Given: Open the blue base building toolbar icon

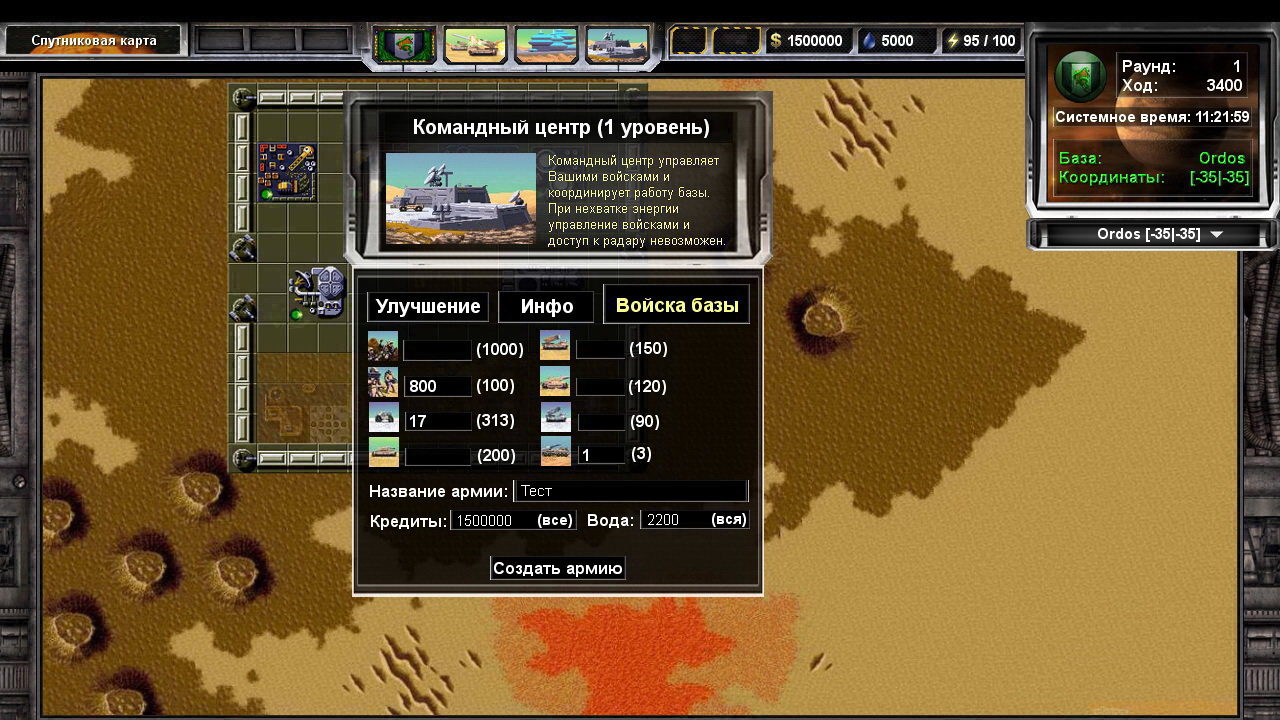Looking at the screenshot, I should [546, 44].
